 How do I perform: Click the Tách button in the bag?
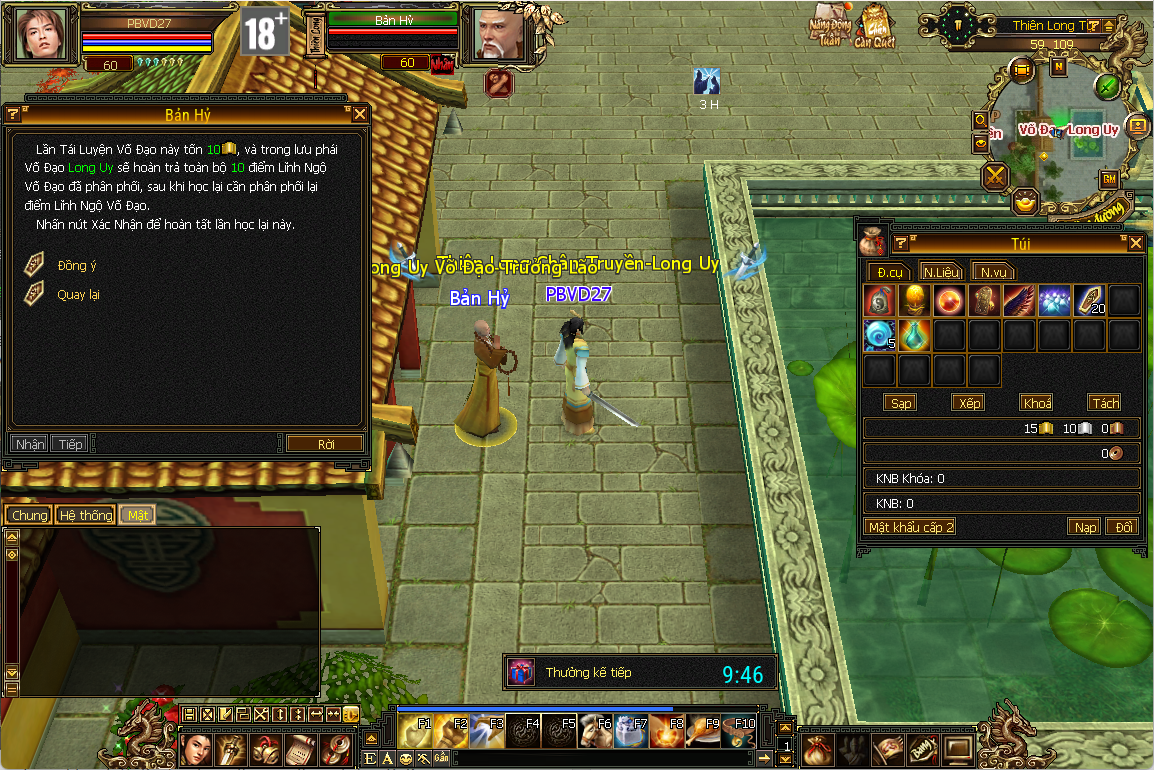click(1105, 403)
